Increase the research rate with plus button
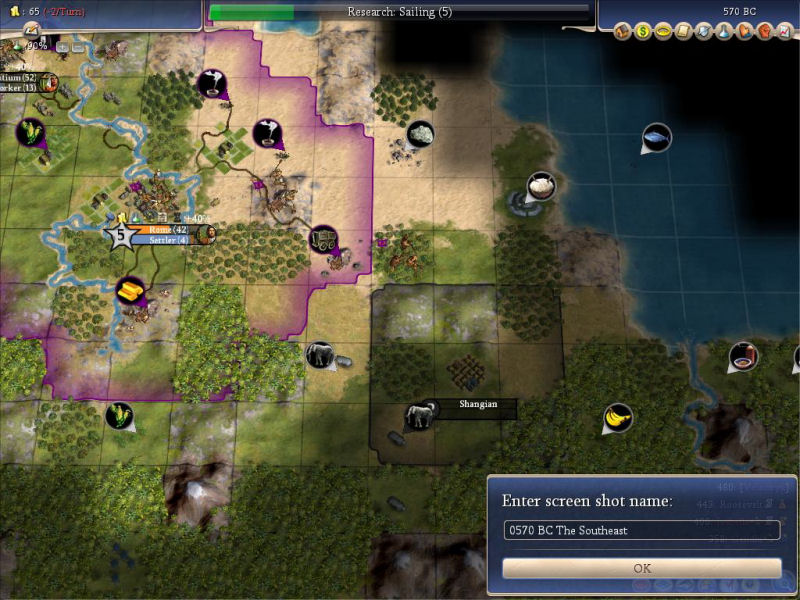The image size is (800, 600). point(61,46)
